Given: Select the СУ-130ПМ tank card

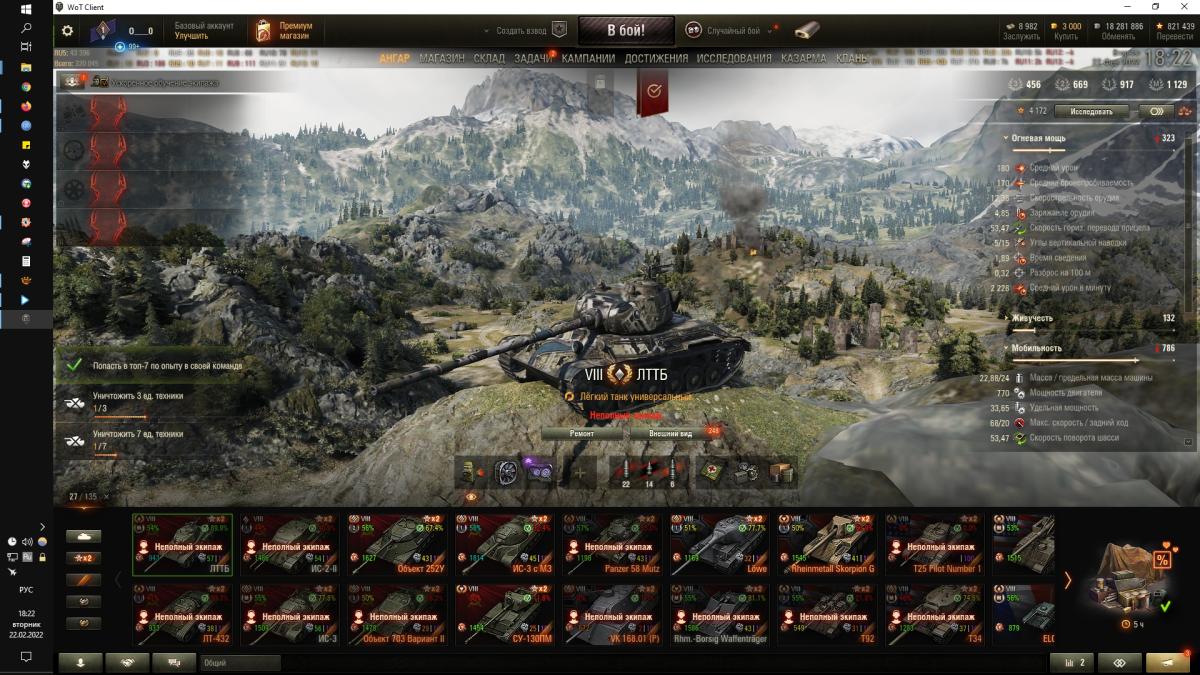Looking at the screenshot, I should (504, 615).
